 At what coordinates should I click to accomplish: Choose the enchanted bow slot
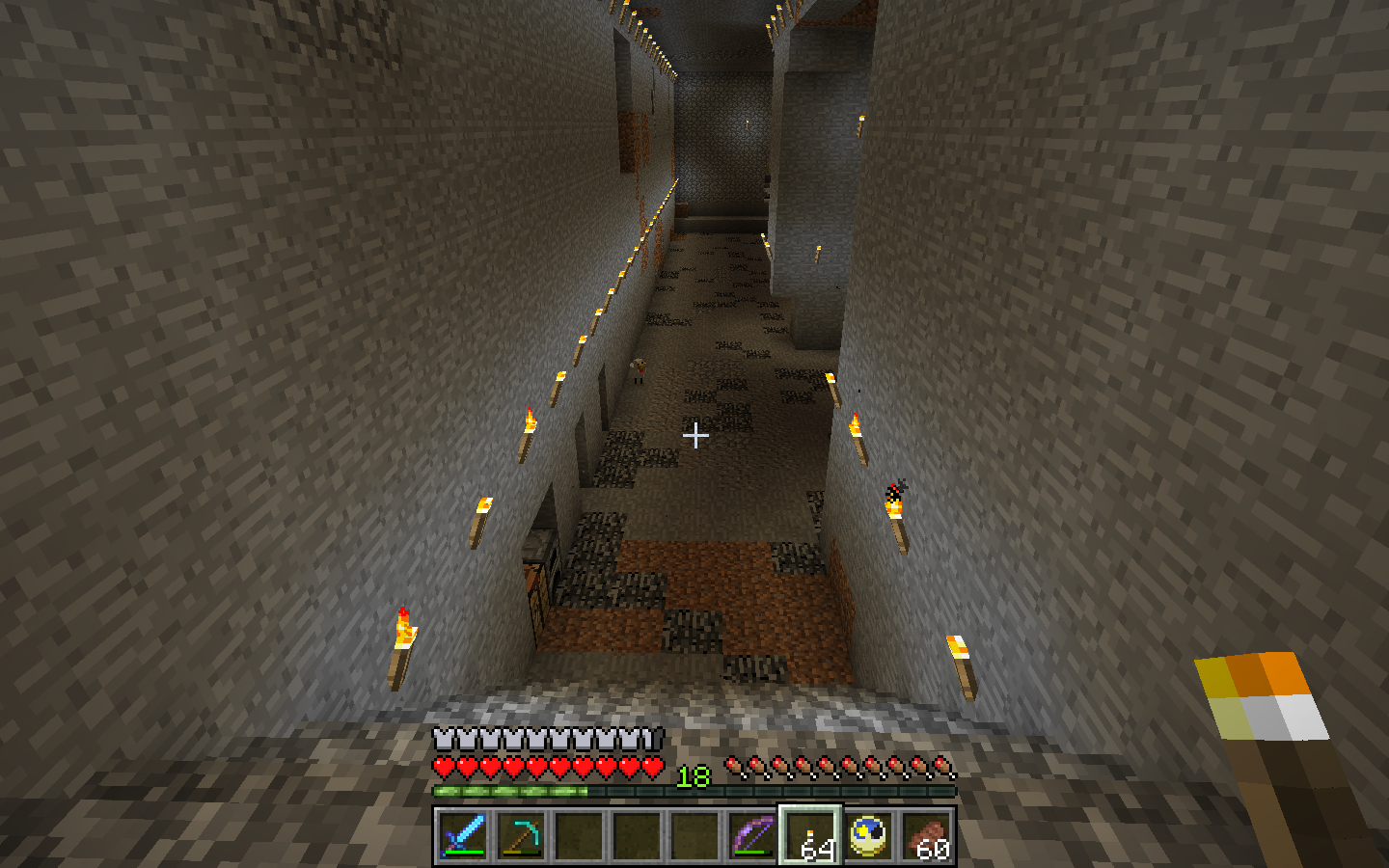click(x=752, y=834)
